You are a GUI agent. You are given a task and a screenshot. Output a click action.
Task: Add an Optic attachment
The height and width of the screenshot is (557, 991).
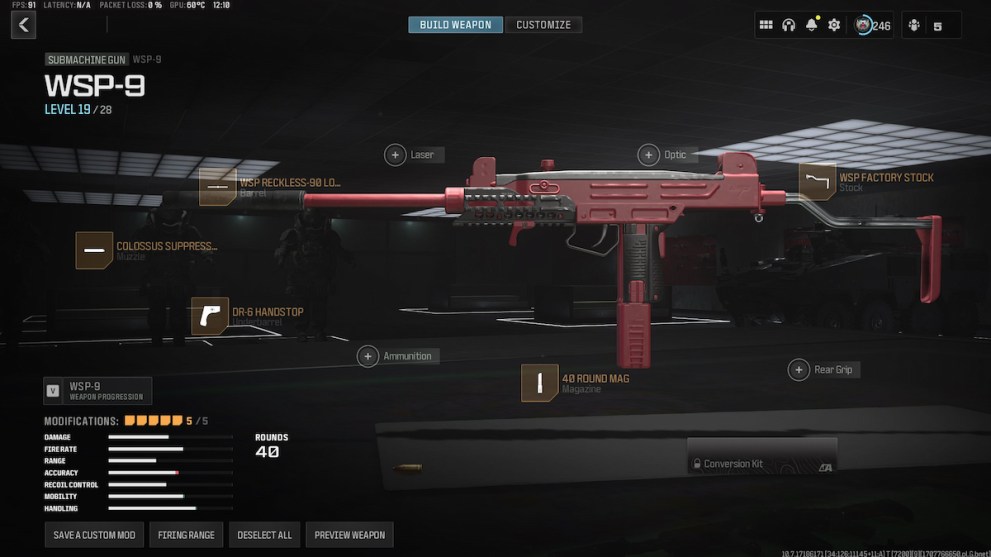click(650, 155)
